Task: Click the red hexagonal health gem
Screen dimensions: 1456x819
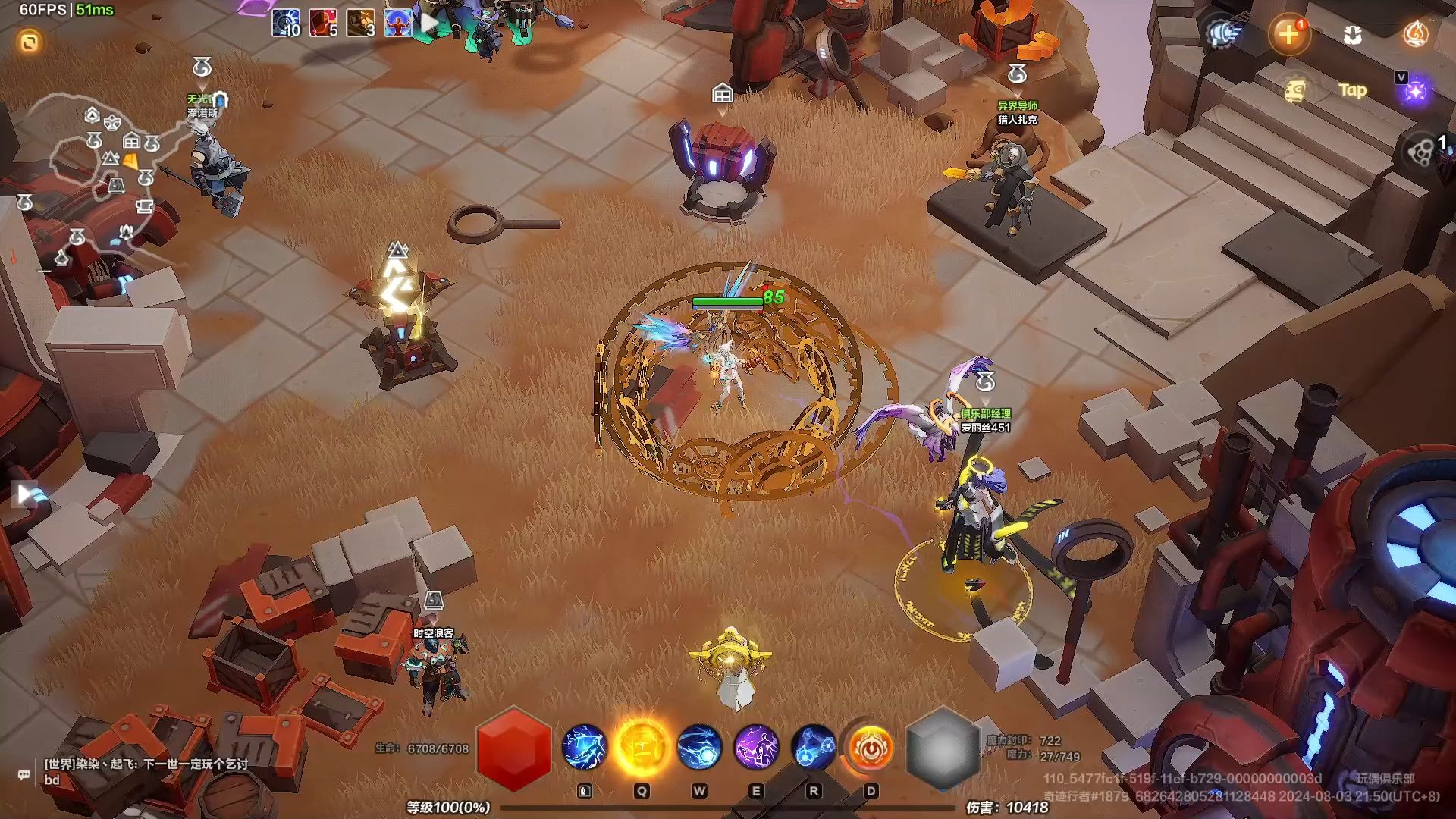Action: click(x=513, y=748)
